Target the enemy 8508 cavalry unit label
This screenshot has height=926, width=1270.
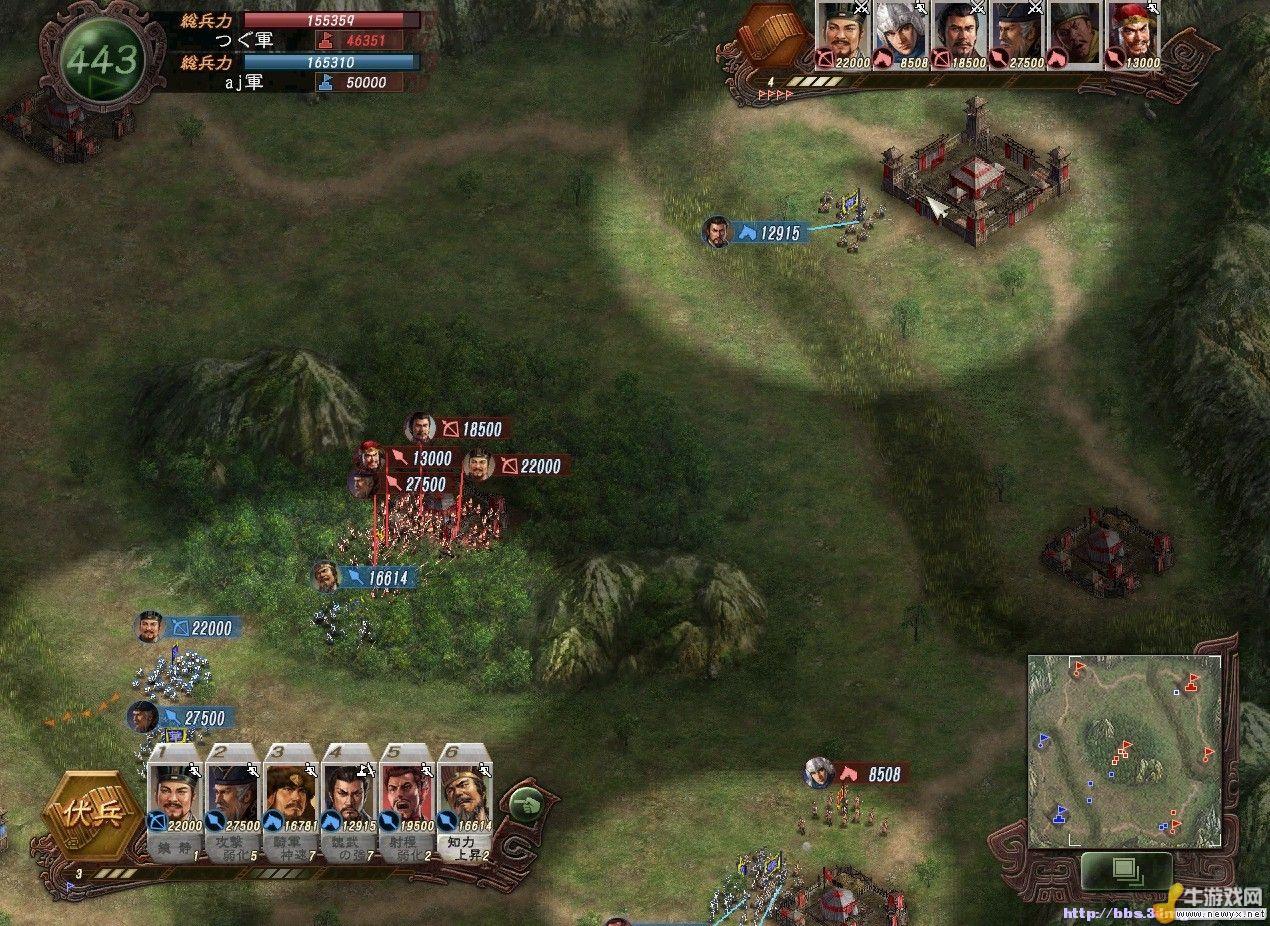872,773
